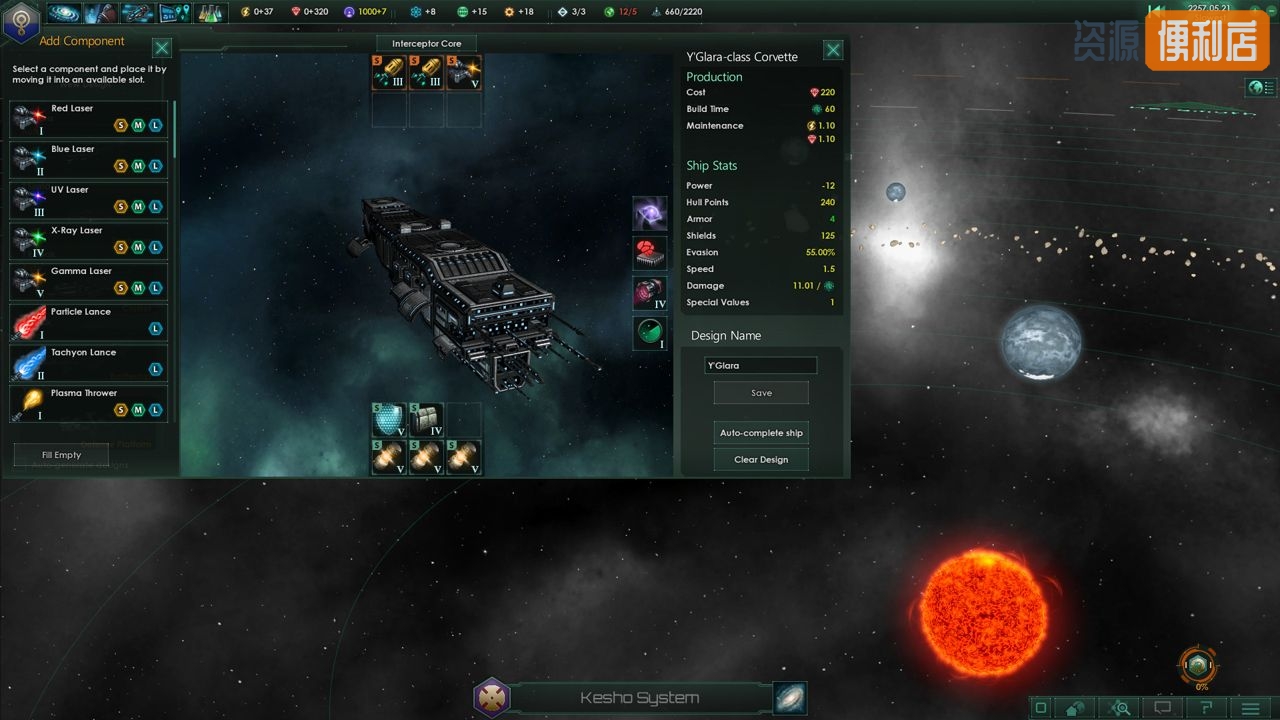Screen dimensions: 1280x720
Task: Choose the Blue Laser component
Action: 88,160
